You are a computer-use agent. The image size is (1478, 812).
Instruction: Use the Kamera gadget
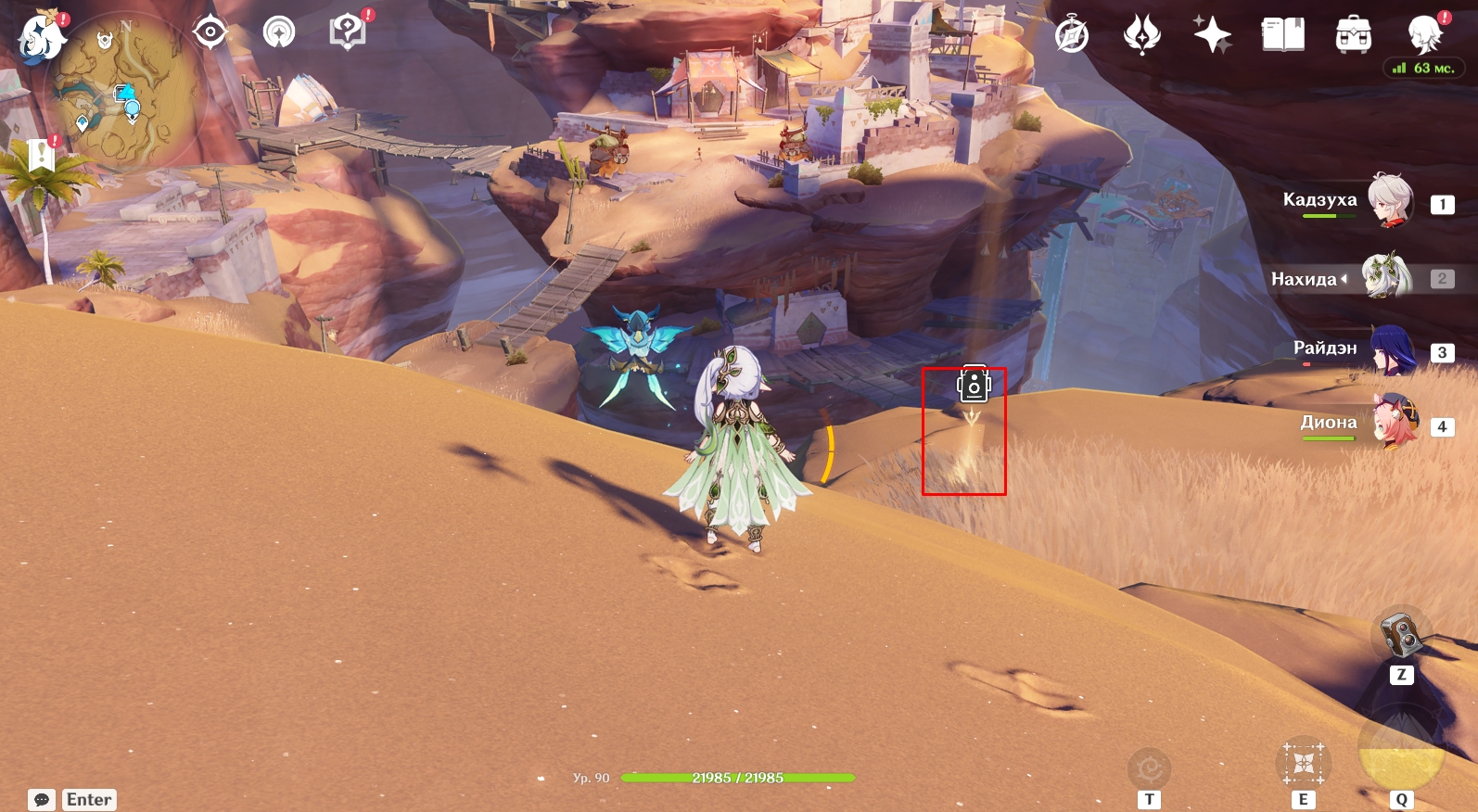1401,635
